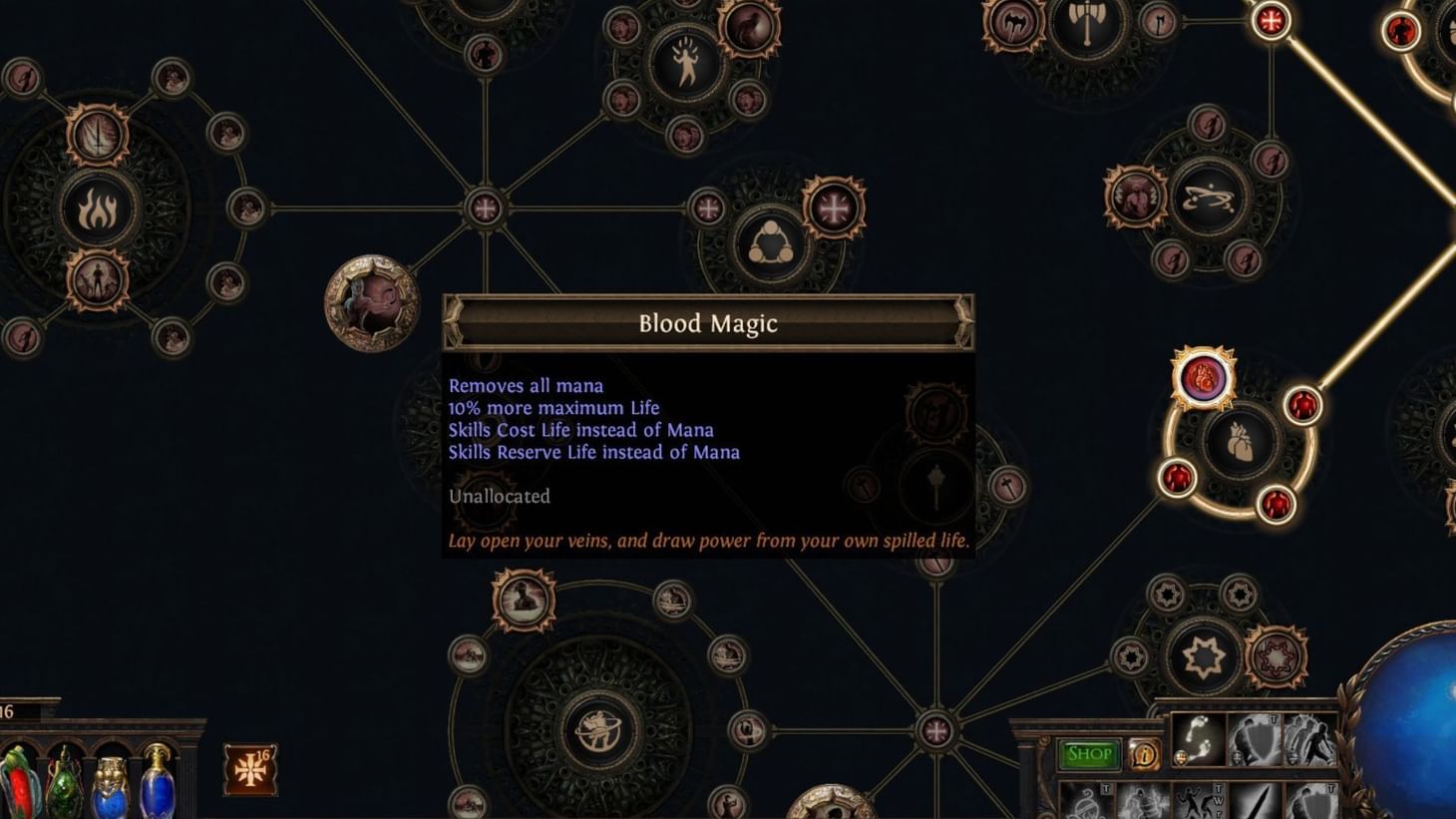1456x819 pixels.
Task: Select the red cross life notable above the tooltip
Action: tap(832, 206)
